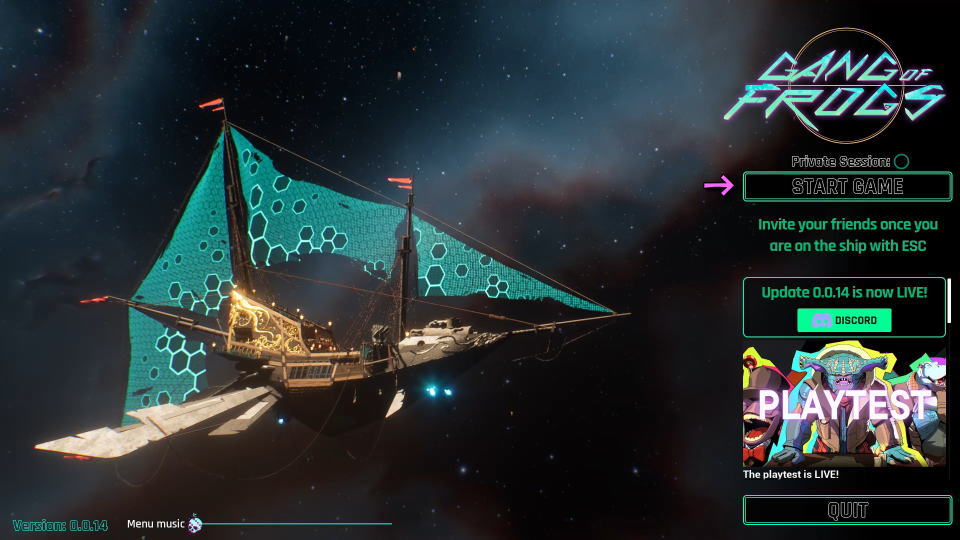Quit the game

pyautogui.click(x=847, y=510)
